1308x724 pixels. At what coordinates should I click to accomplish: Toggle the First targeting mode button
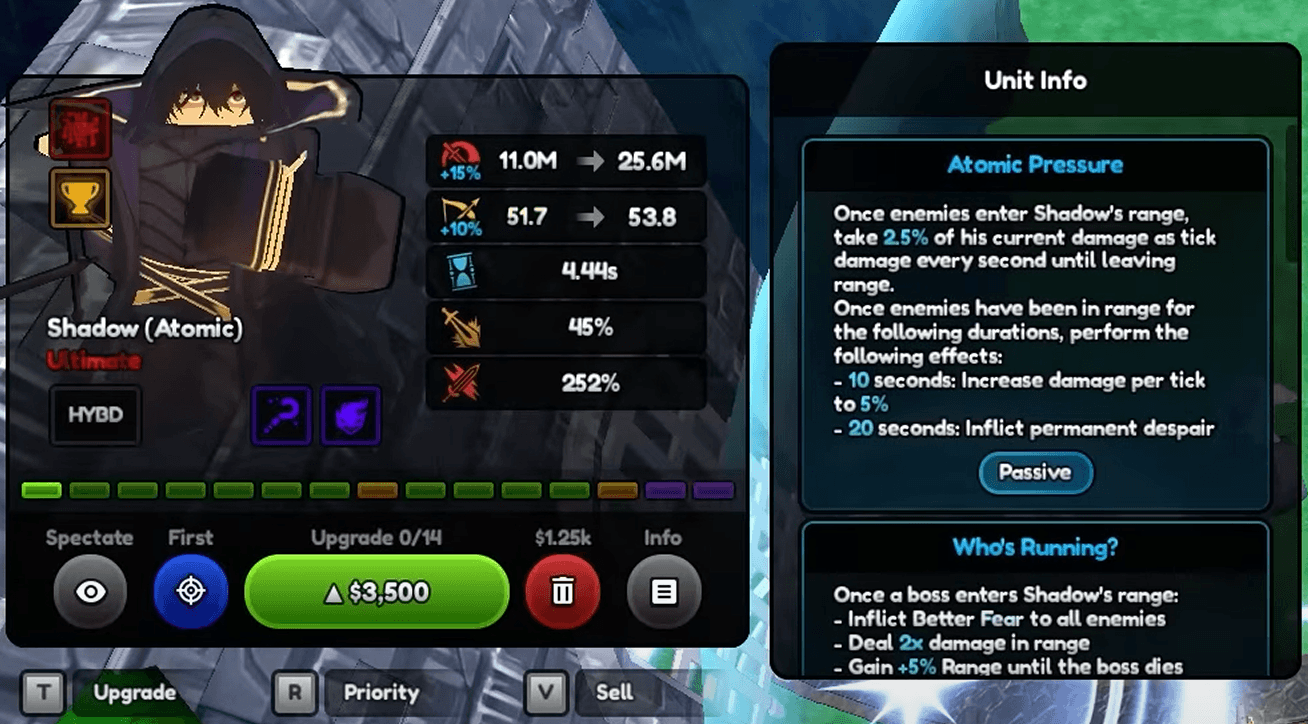(x=190, y=592)
